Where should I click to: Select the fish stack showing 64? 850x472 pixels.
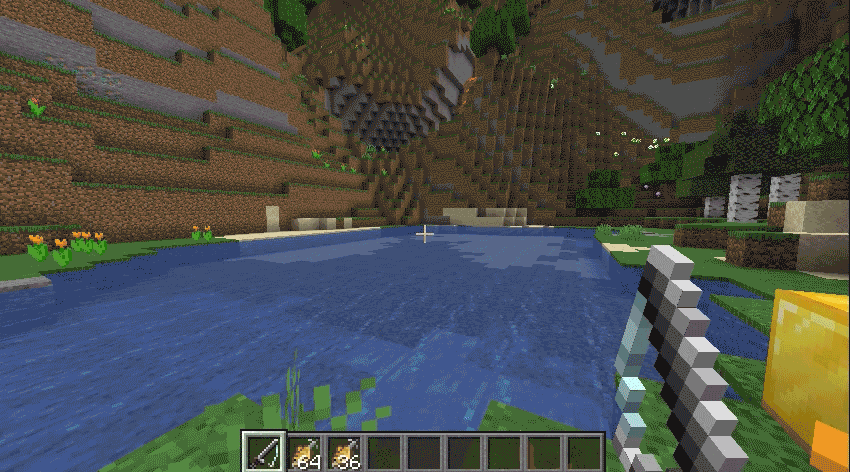(304, 453)
